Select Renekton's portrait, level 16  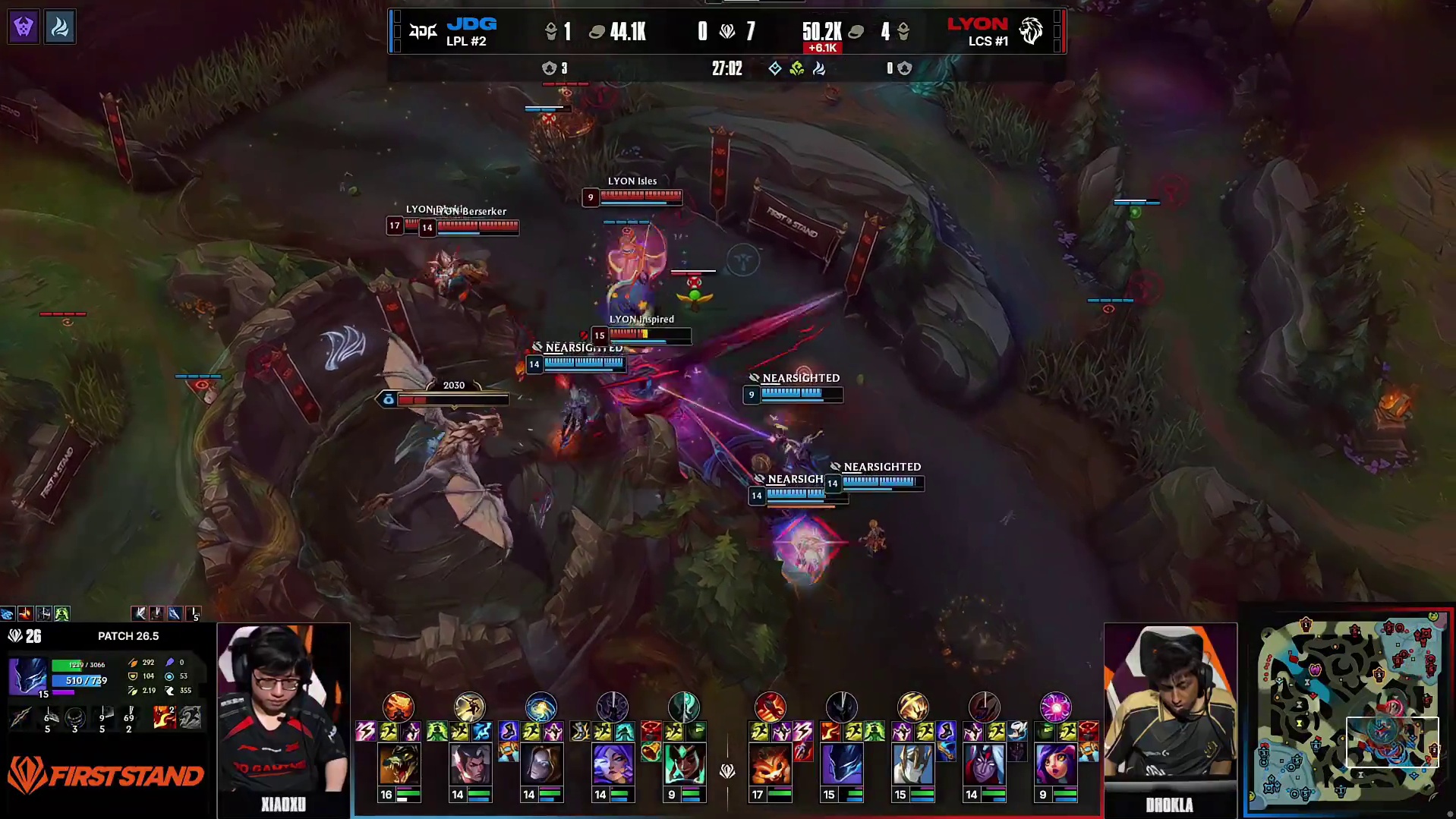coord(399,764)
